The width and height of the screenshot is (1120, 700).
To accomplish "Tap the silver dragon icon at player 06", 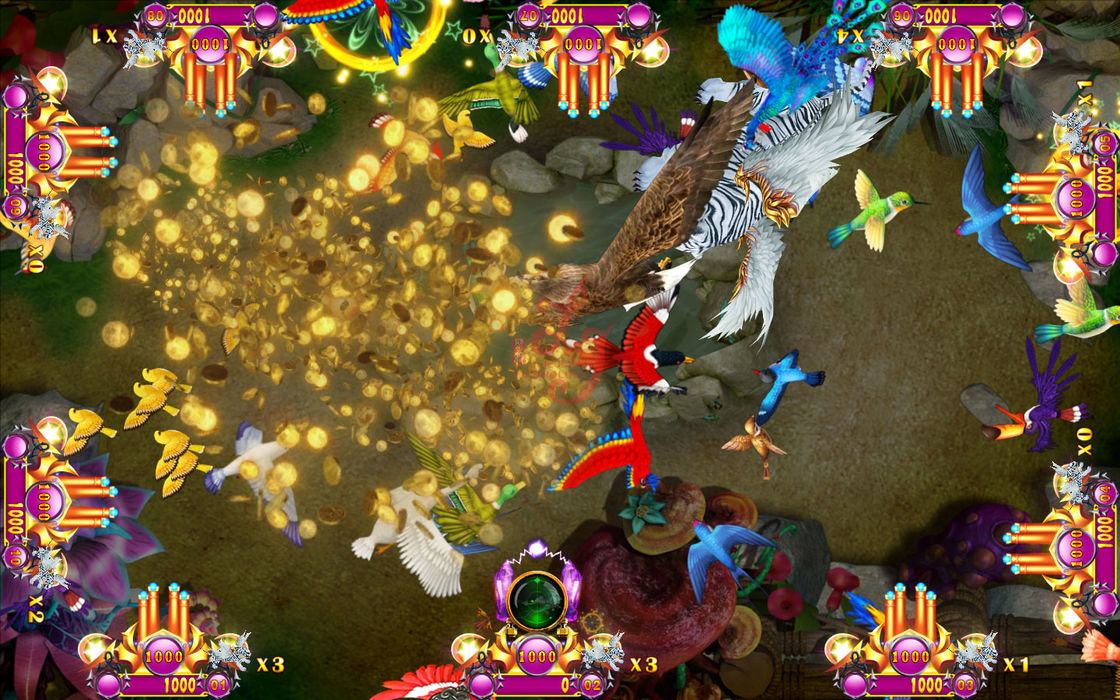I will coord(892,45).
